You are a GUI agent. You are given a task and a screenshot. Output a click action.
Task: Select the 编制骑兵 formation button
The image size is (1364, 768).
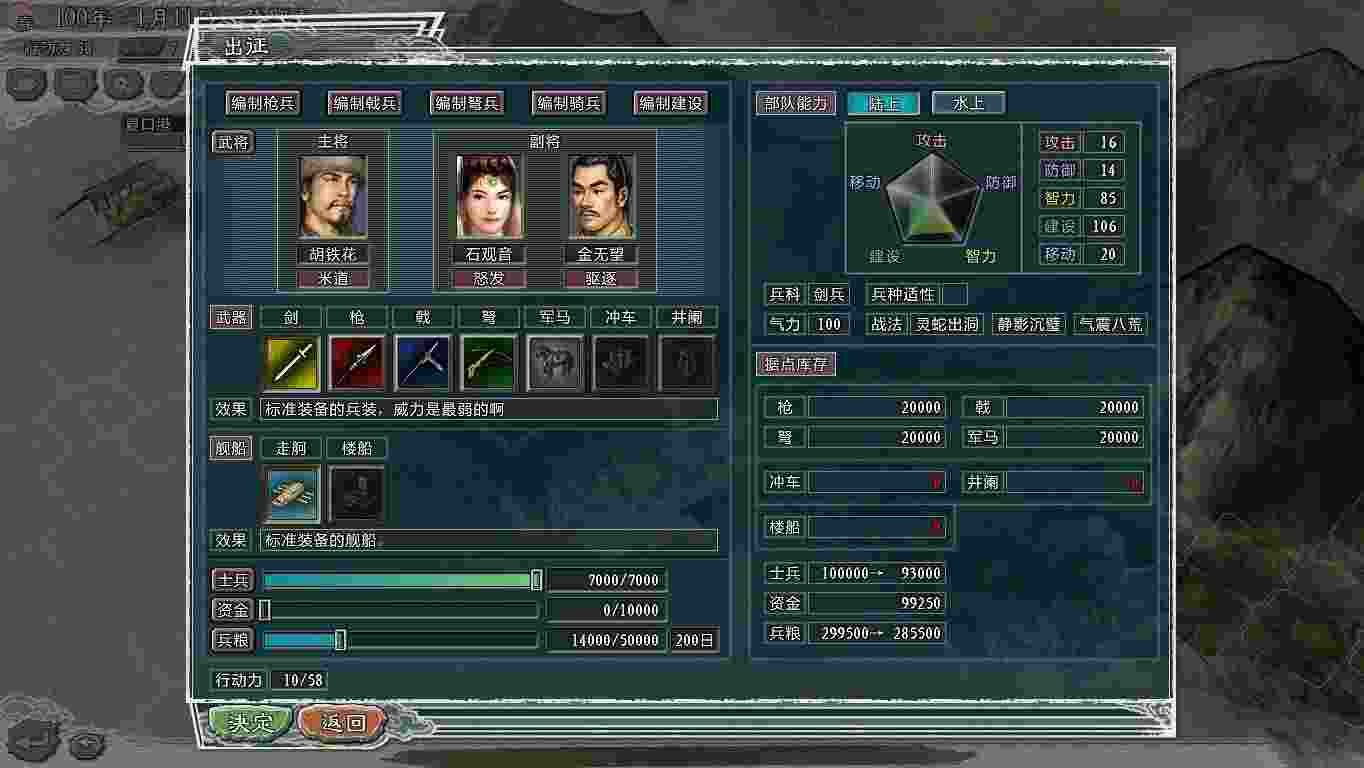pyautogui.click(x=569, y=103)
